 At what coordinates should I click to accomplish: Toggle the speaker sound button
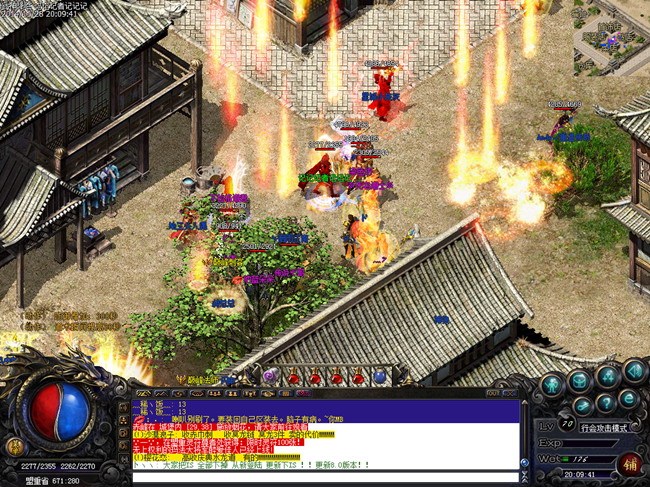click(634, 372)
